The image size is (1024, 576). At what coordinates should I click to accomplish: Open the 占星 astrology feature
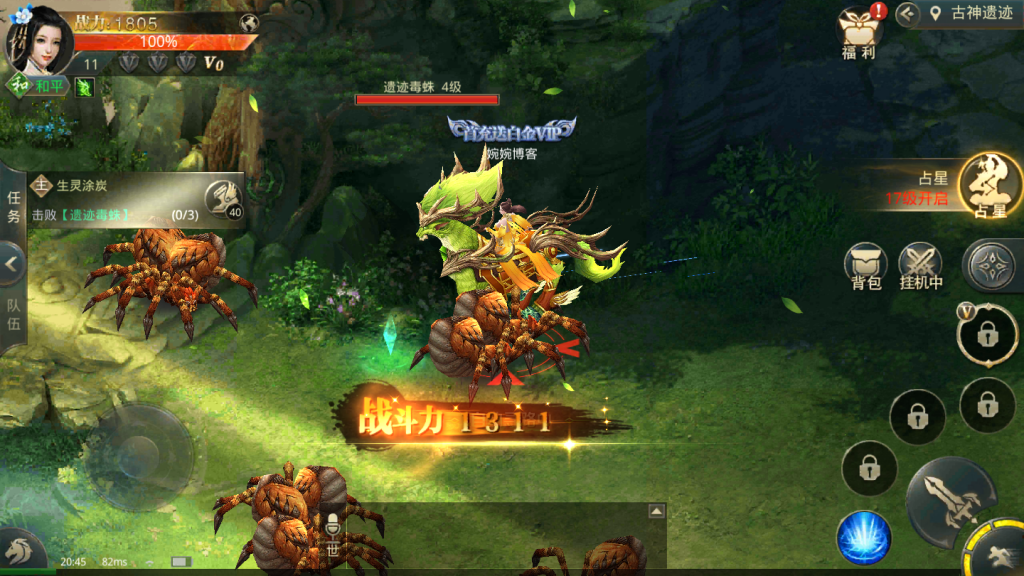tap(989, 186)
